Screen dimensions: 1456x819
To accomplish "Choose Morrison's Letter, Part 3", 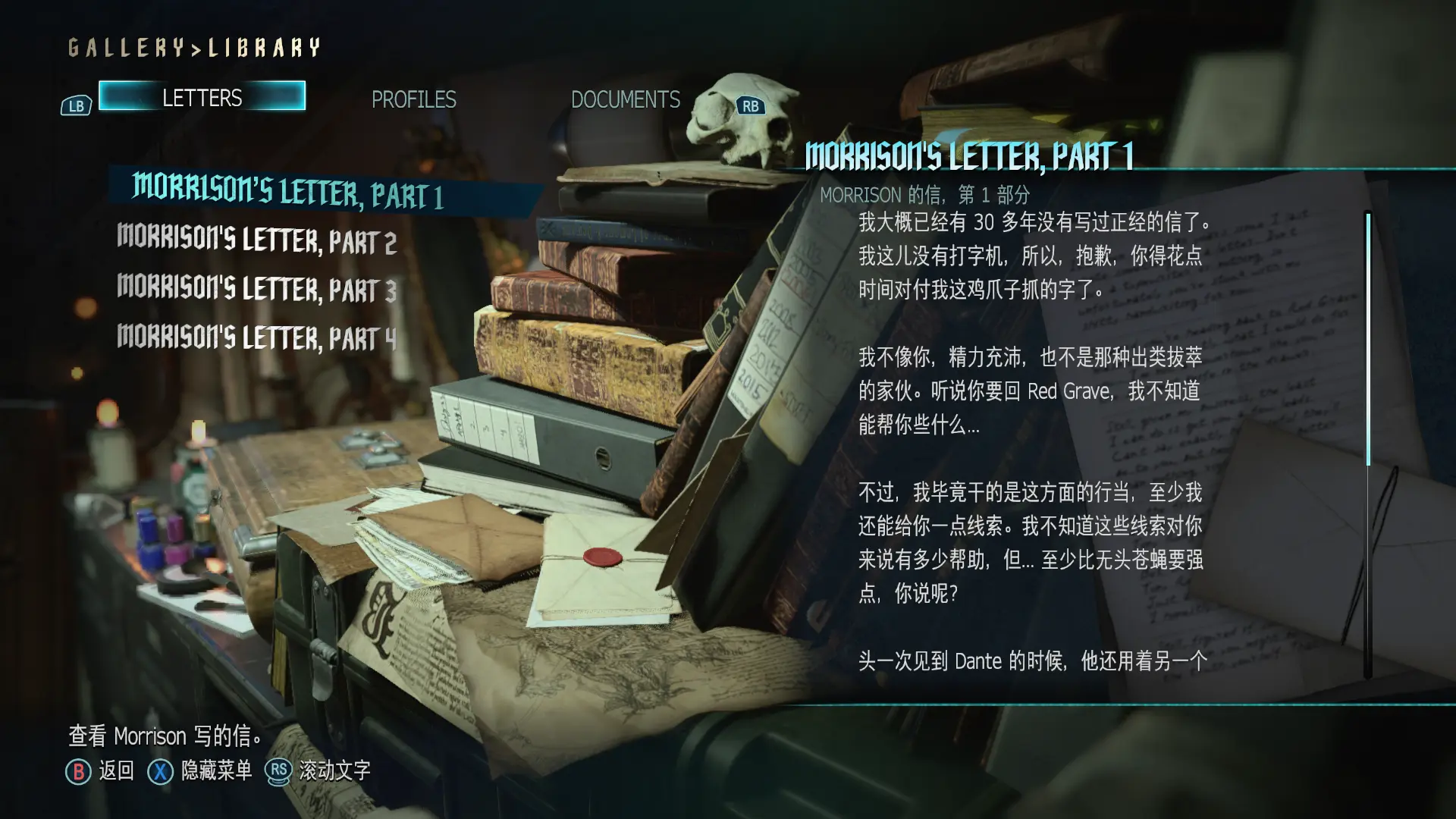I will [x=256, y=289].
